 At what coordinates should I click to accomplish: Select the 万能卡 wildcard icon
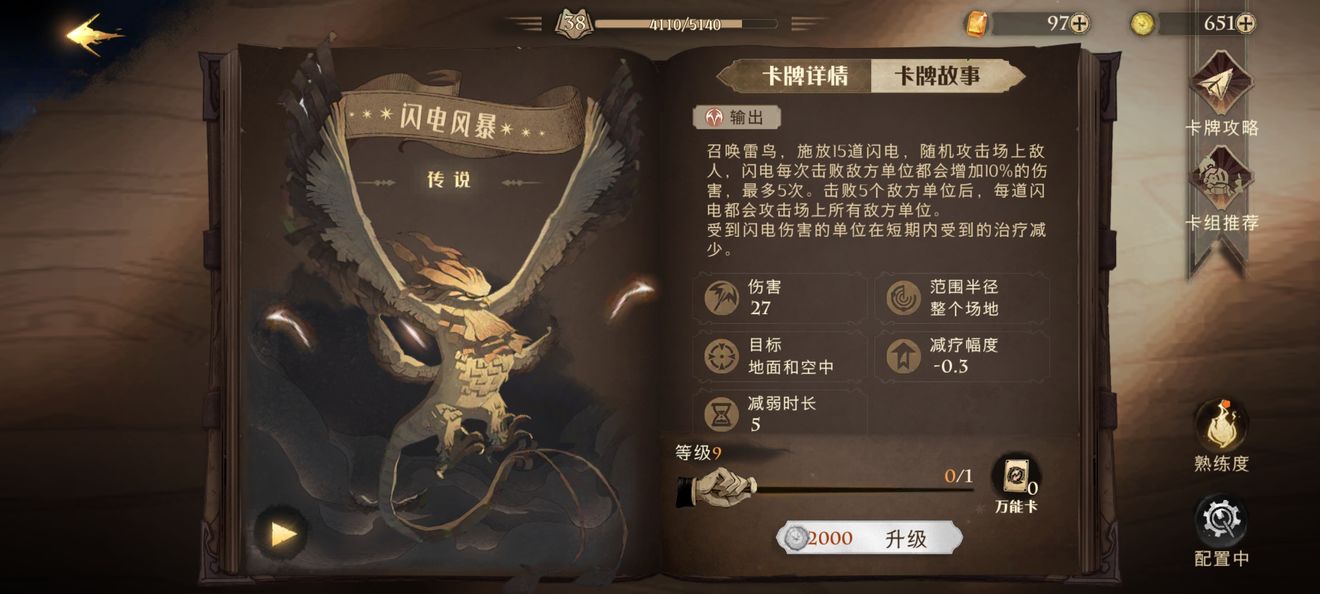tap(1015, 478)
